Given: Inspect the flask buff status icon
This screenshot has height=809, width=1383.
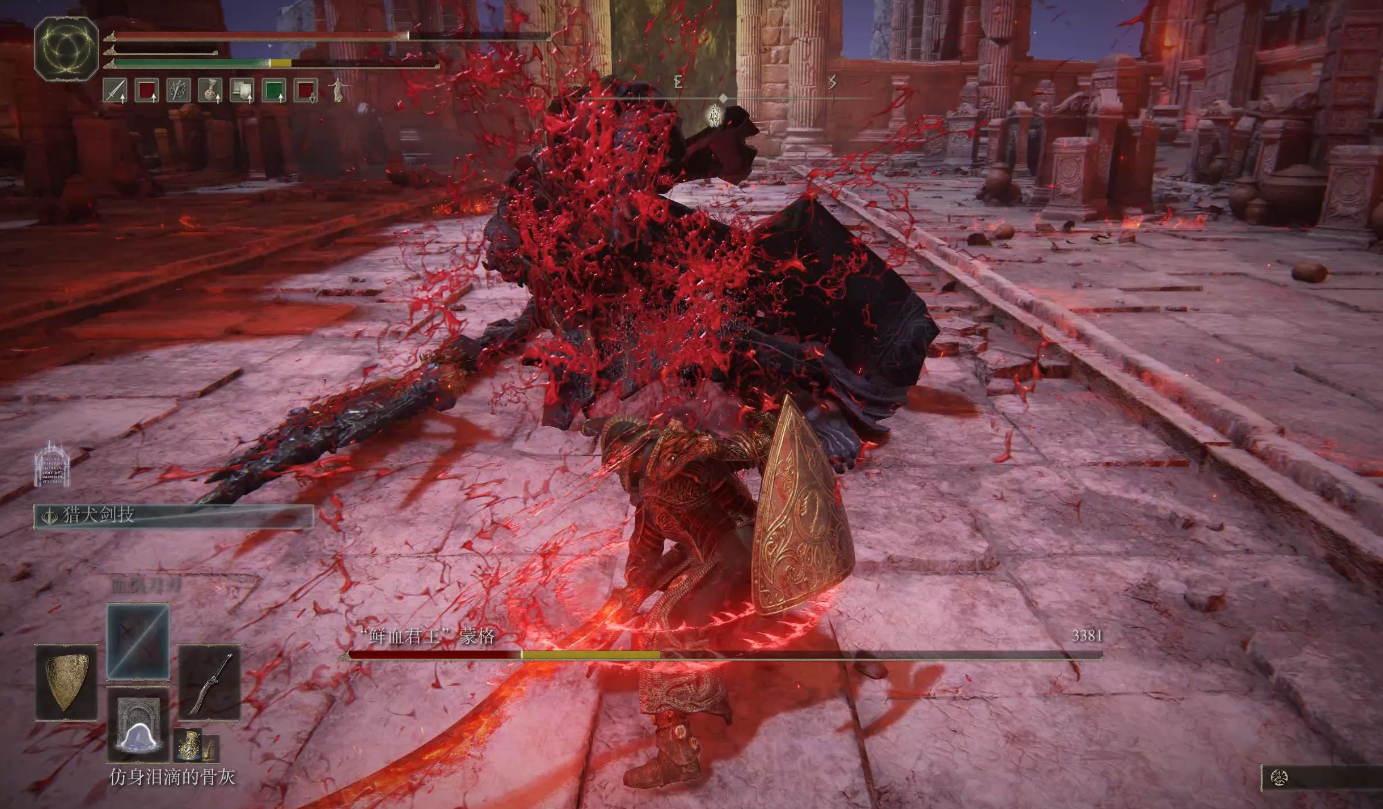Looking at the screenshot, I should click(x=210, y=91).
